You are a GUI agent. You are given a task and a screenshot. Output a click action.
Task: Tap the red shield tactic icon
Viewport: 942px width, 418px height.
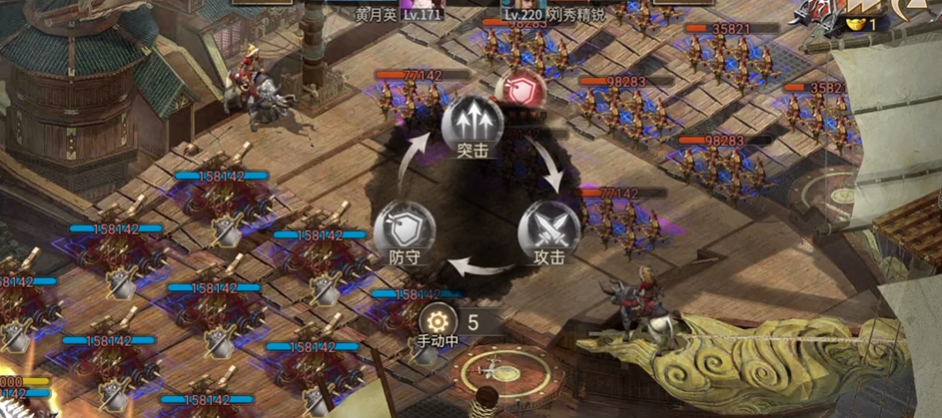521,91
